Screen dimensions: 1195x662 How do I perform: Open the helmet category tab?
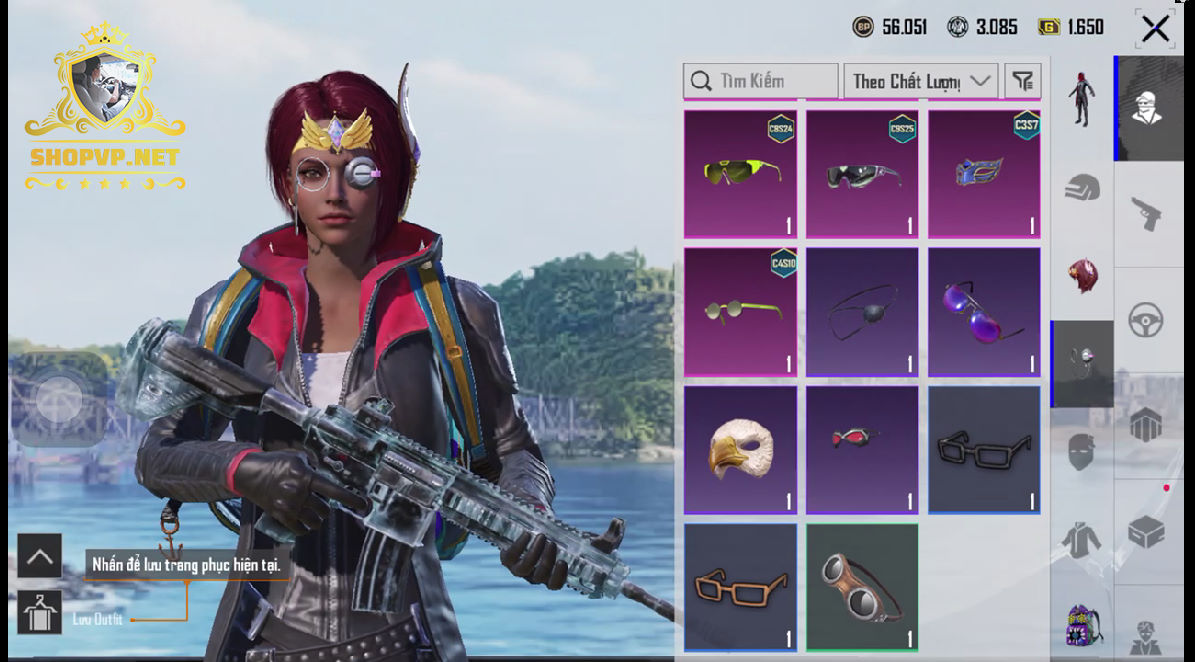[1082, 187]
